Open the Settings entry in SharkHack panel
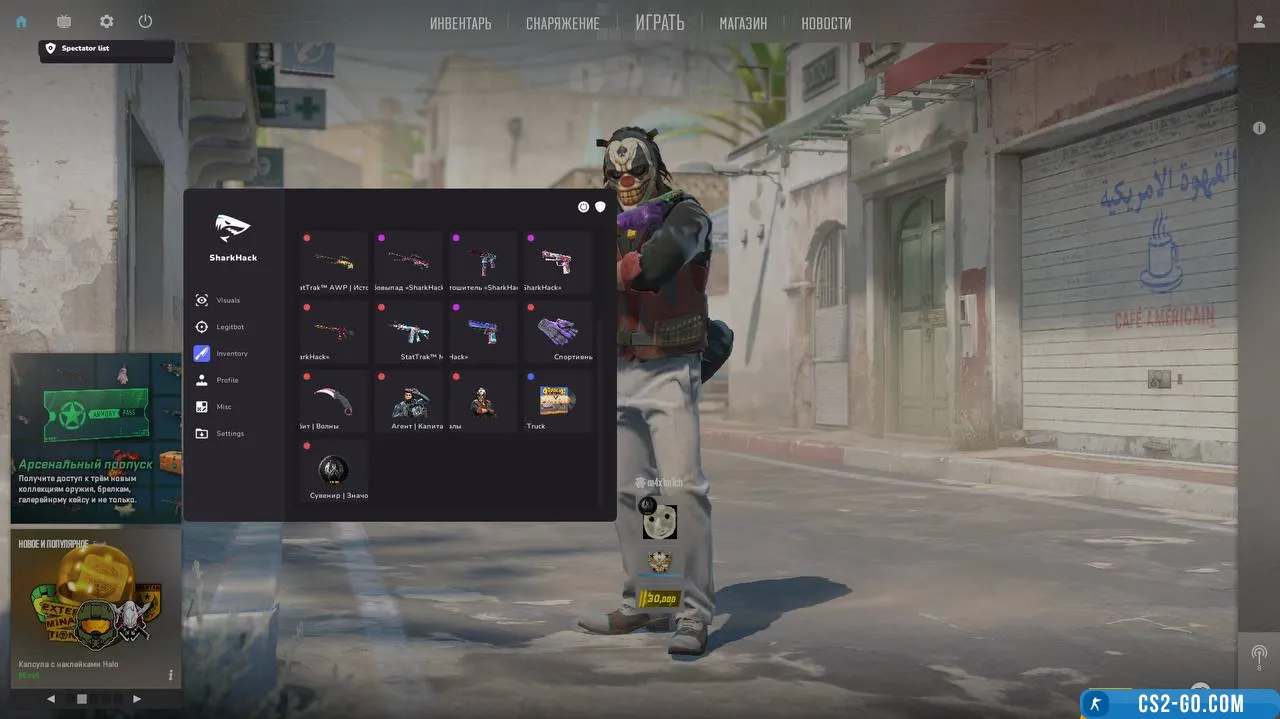Screen dimensions: 1280x719 (230, 433)
